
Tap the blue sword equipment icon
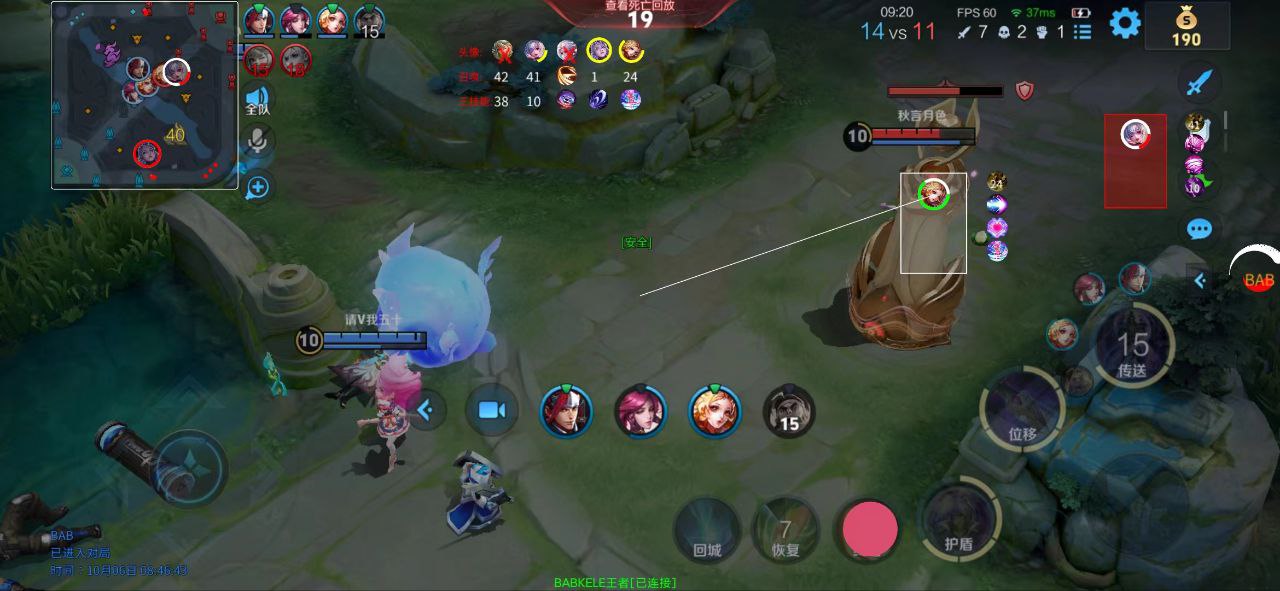1199,82
